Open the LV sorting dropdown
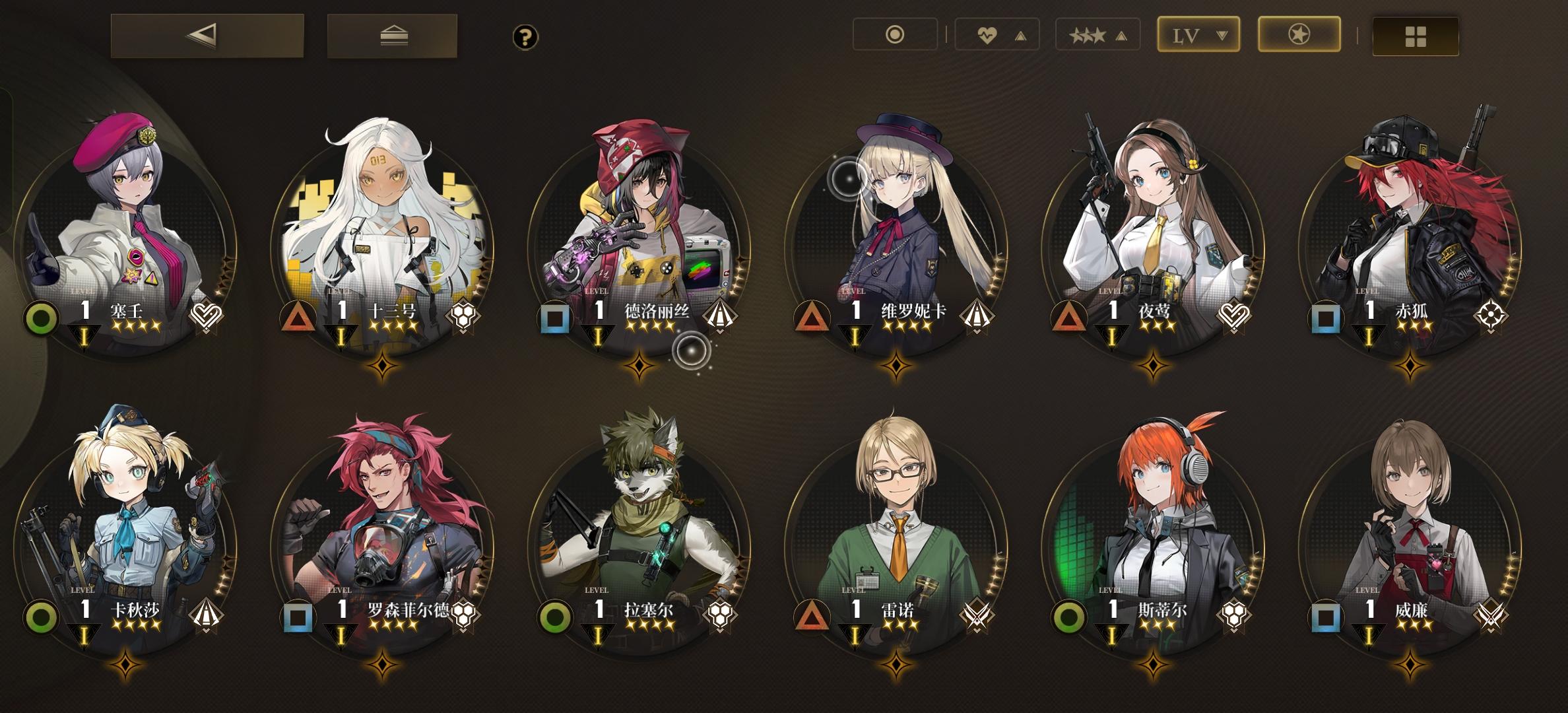This screenshot has width=1568, height=713. pyautogui.click(x=1198, y=35)
